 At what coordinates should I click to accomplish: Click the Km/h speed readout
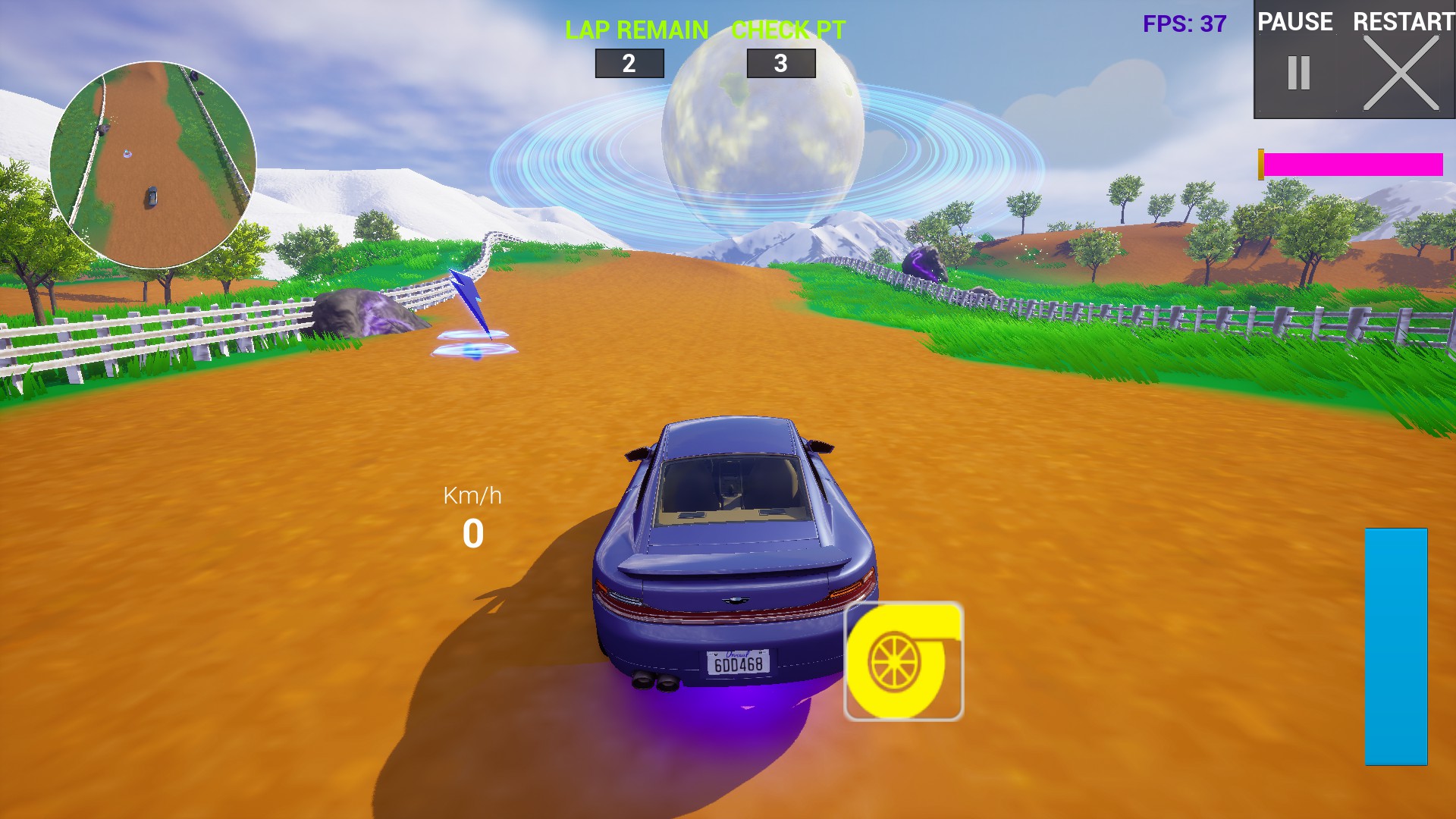pos(472,516)
